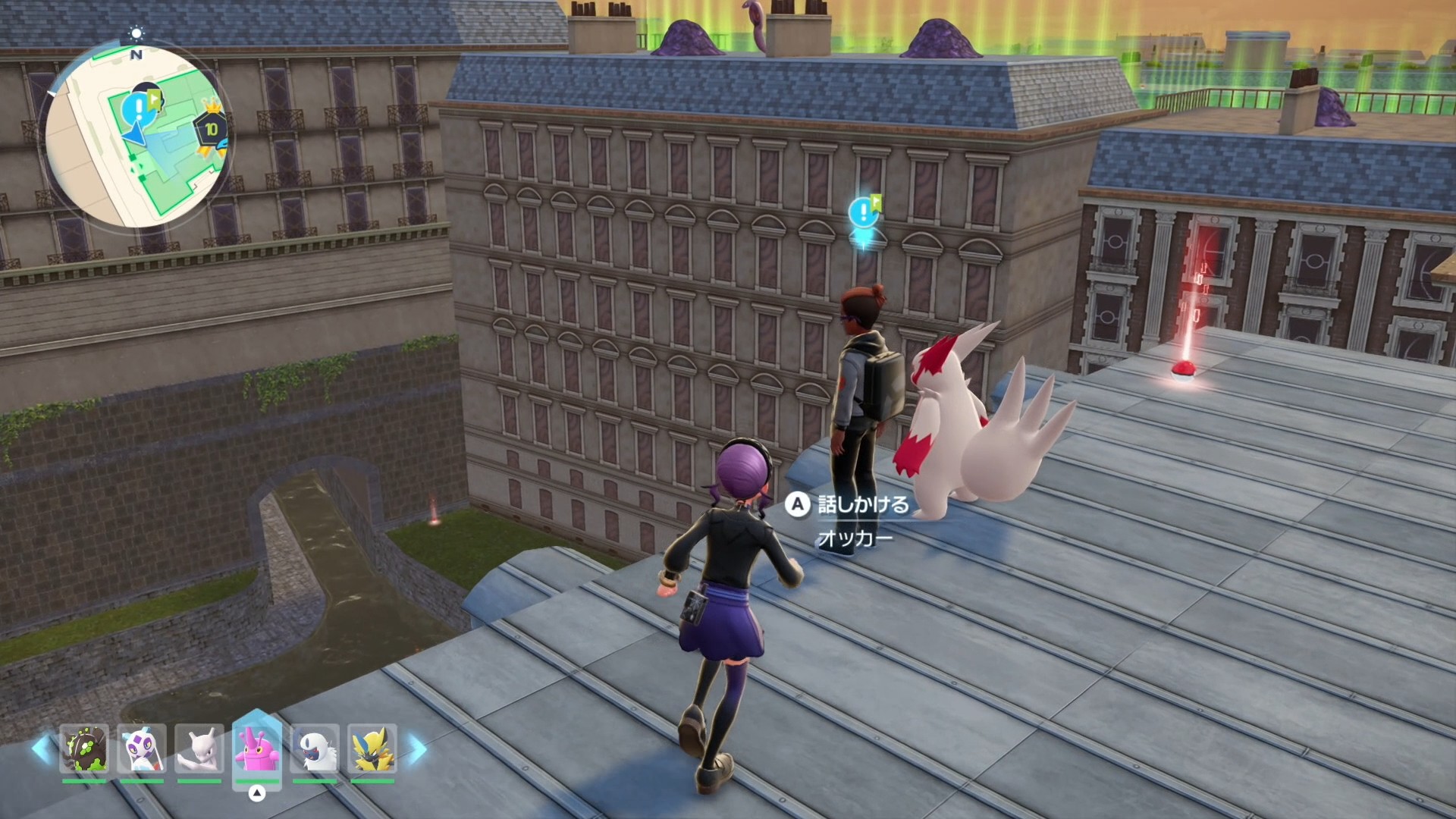Select the highlighted pink Heracross slot
The height and width of the screenshot is (819, 1456).
[x=257, y=749]
